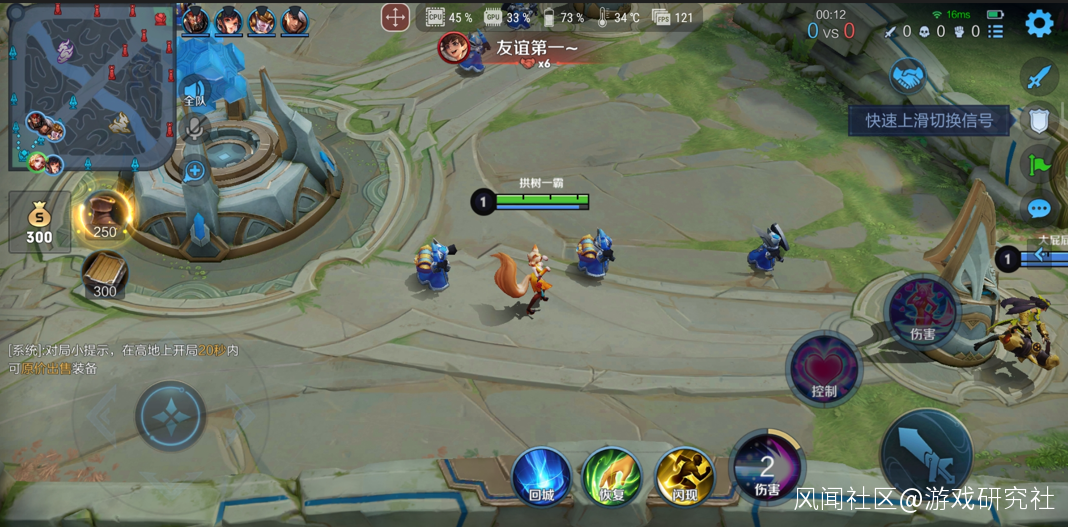This screenshot has height=527, width=1068.
Task: Use the upper 伤害 skill icon
Action: [922, 310]
